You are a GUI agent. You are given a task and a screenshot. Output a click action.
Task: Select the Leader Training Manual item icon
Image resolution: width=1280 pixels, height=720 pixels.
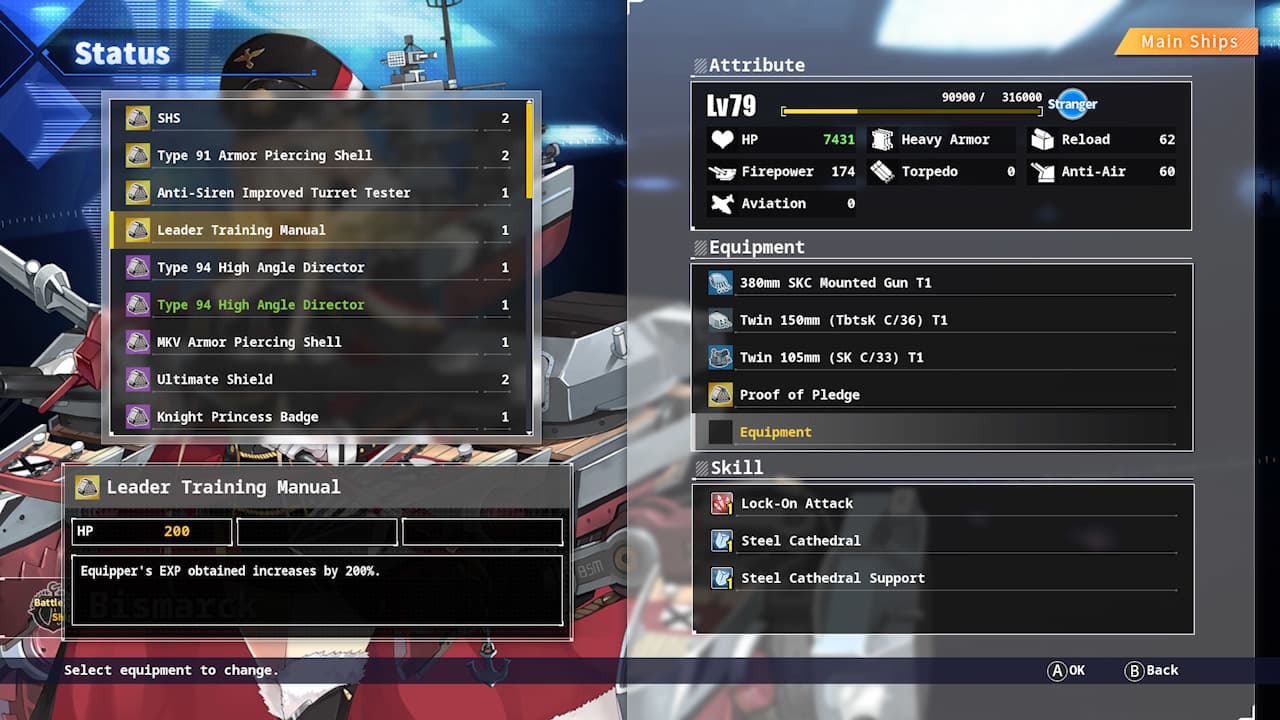pos(137,230)
